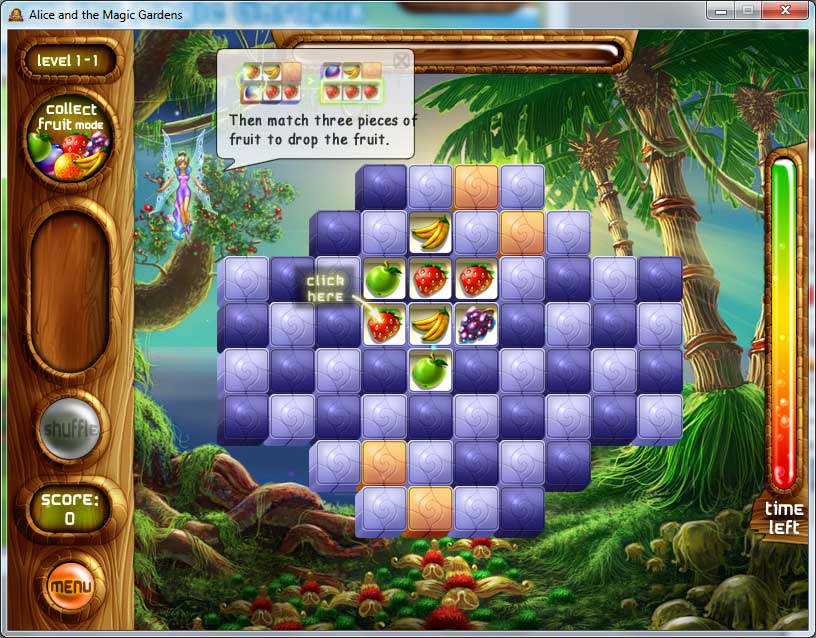Image resolution: width=816 pixels, height=638 pixels.
Task: Select the strawberry tile marked click here
Action: pos(383,324)
